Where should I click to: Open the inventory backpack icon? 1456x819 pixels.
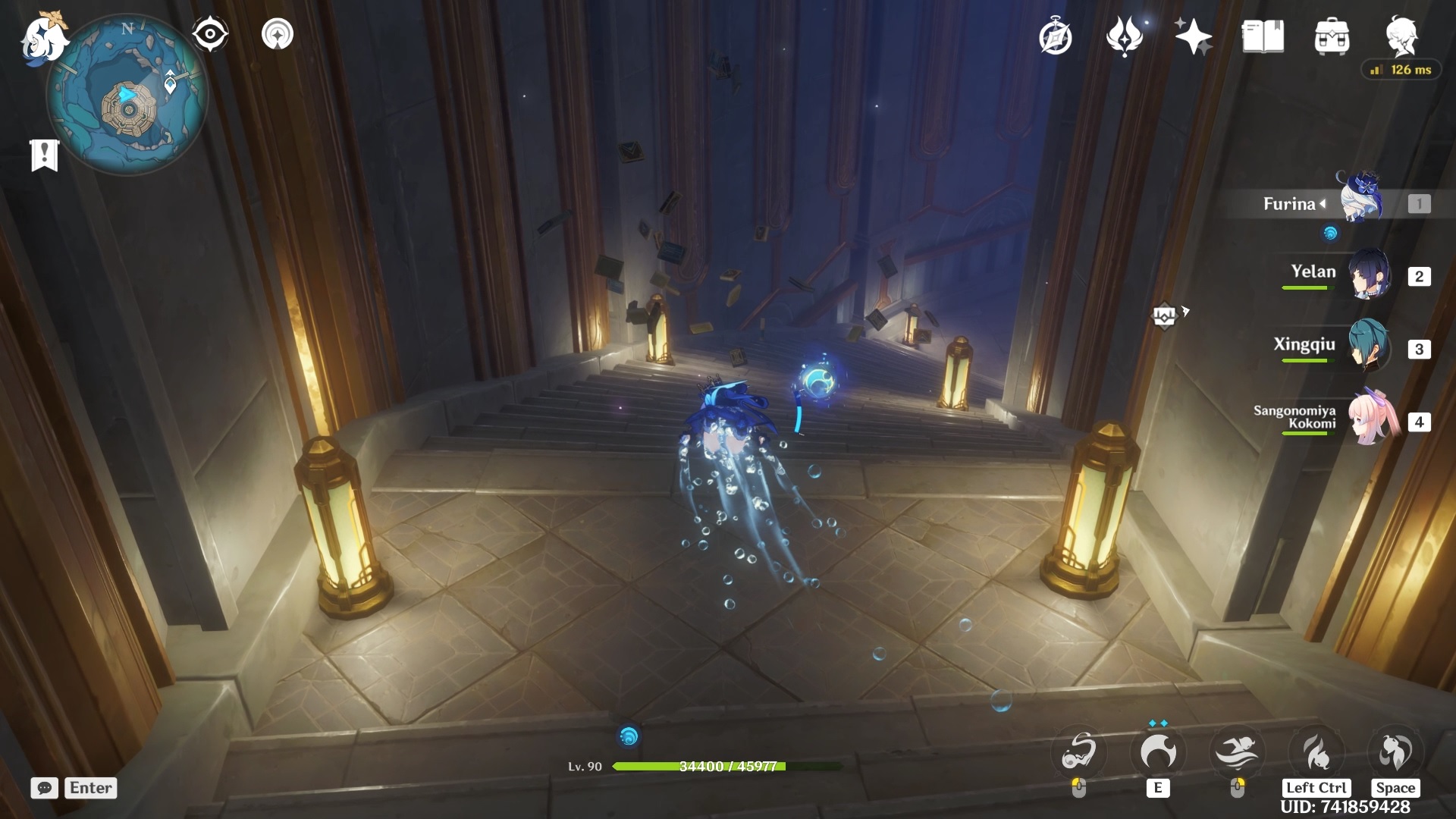[1332, 37]
